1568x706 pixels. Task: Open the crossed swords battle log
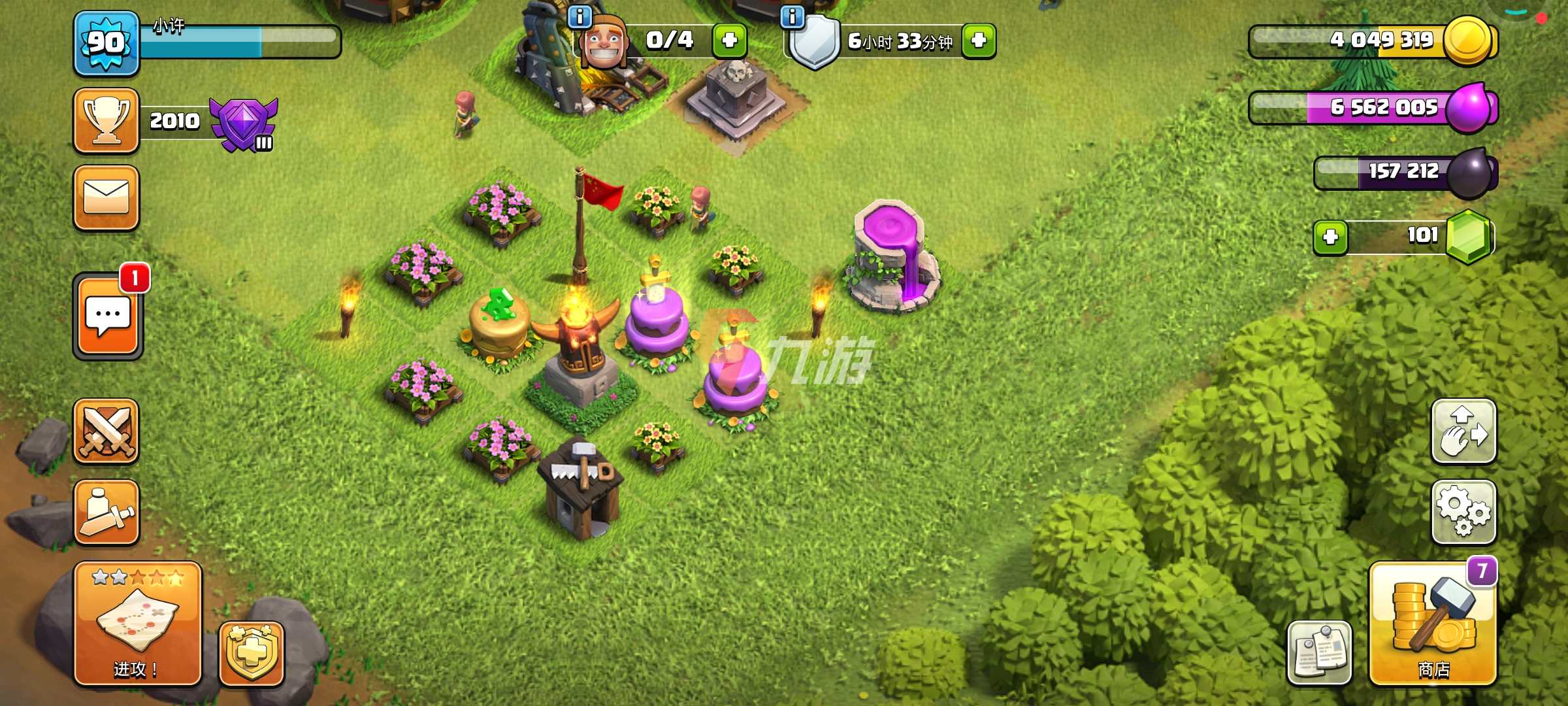[106, 431]
